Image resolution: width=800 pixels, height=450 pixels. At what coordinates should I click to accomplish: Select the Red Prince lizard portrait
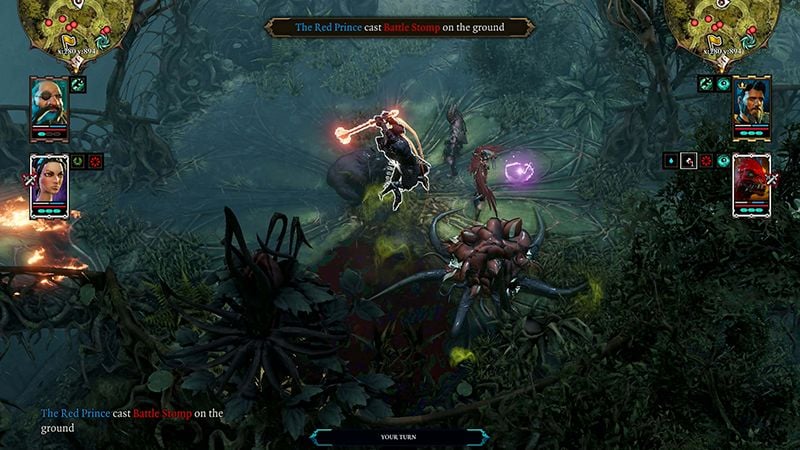click(x=752, y=180)
